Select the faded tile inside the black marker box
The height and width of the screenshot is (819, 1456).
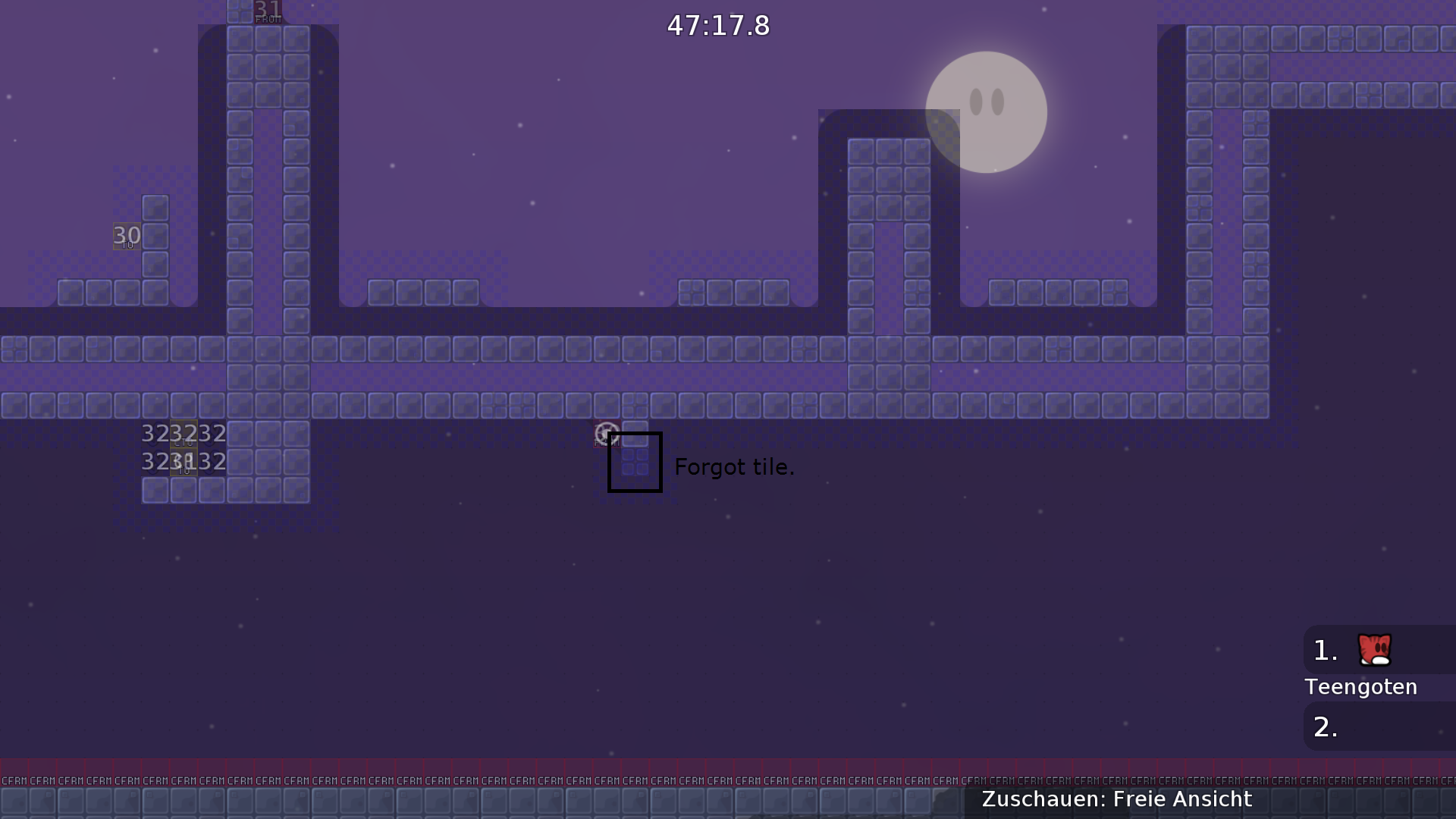tap(635, 463)
